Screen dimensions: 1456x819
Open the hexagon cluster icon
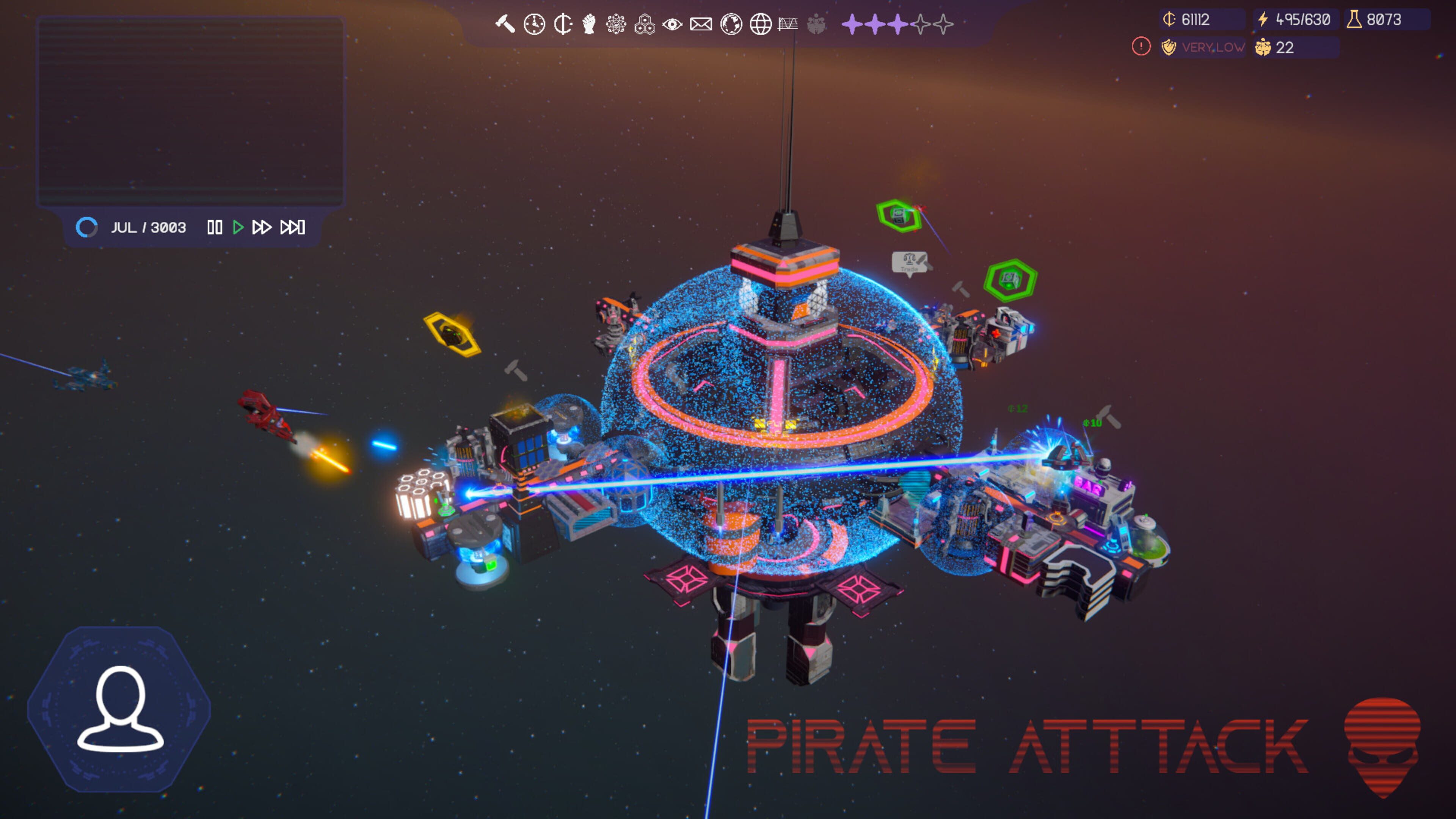(x=644, y=24)
